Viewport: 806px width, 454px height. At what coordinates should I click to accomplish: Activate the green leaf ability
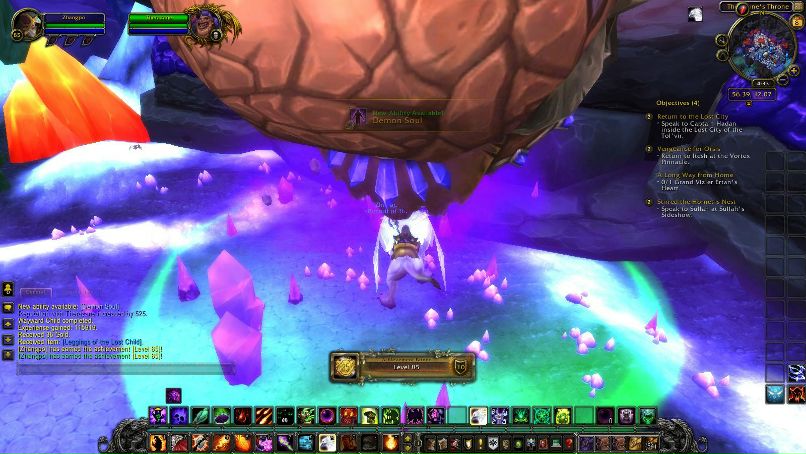point(201,415)
